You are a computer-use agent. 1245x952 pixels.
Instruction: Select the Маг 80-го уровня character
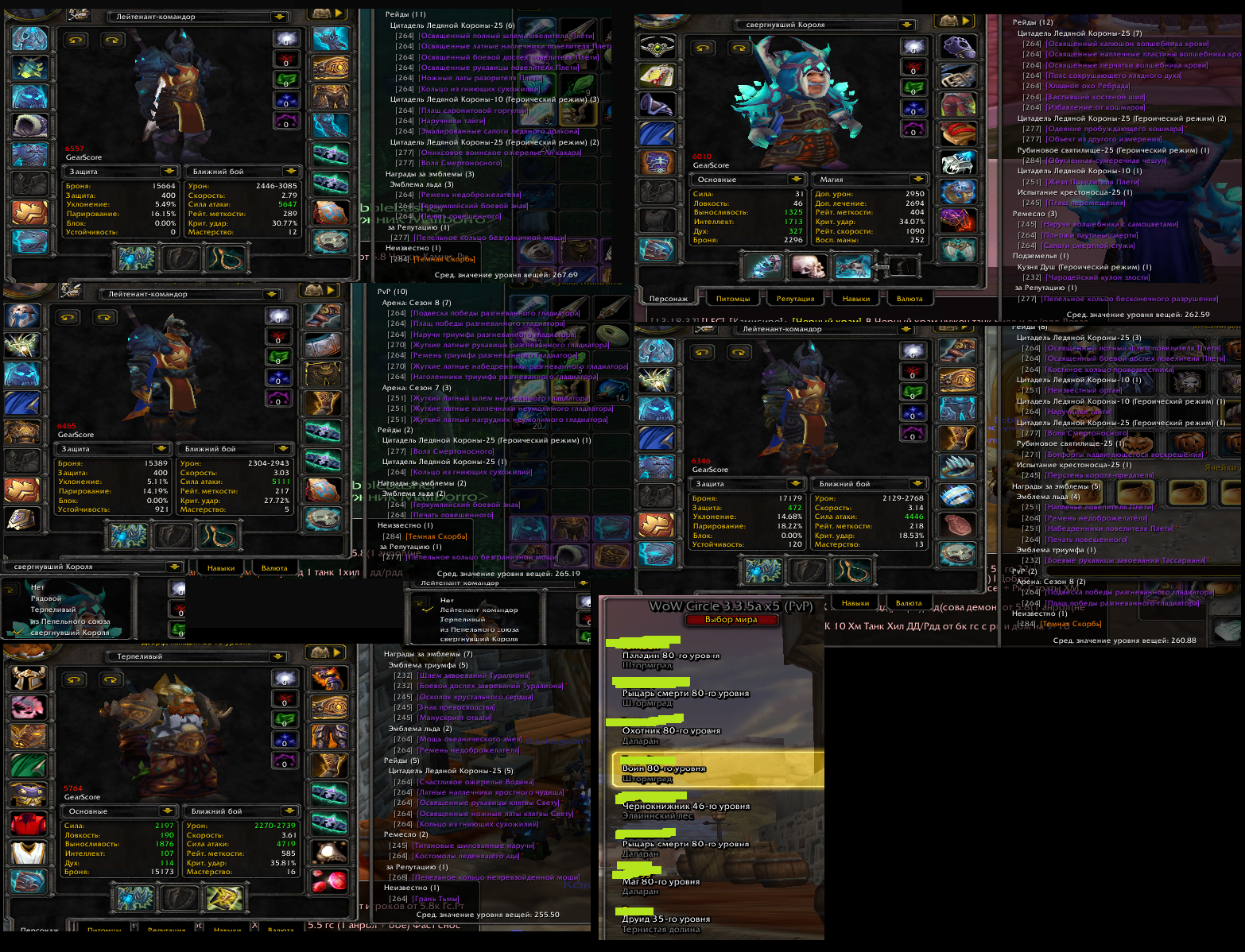[x=661, y=882]
